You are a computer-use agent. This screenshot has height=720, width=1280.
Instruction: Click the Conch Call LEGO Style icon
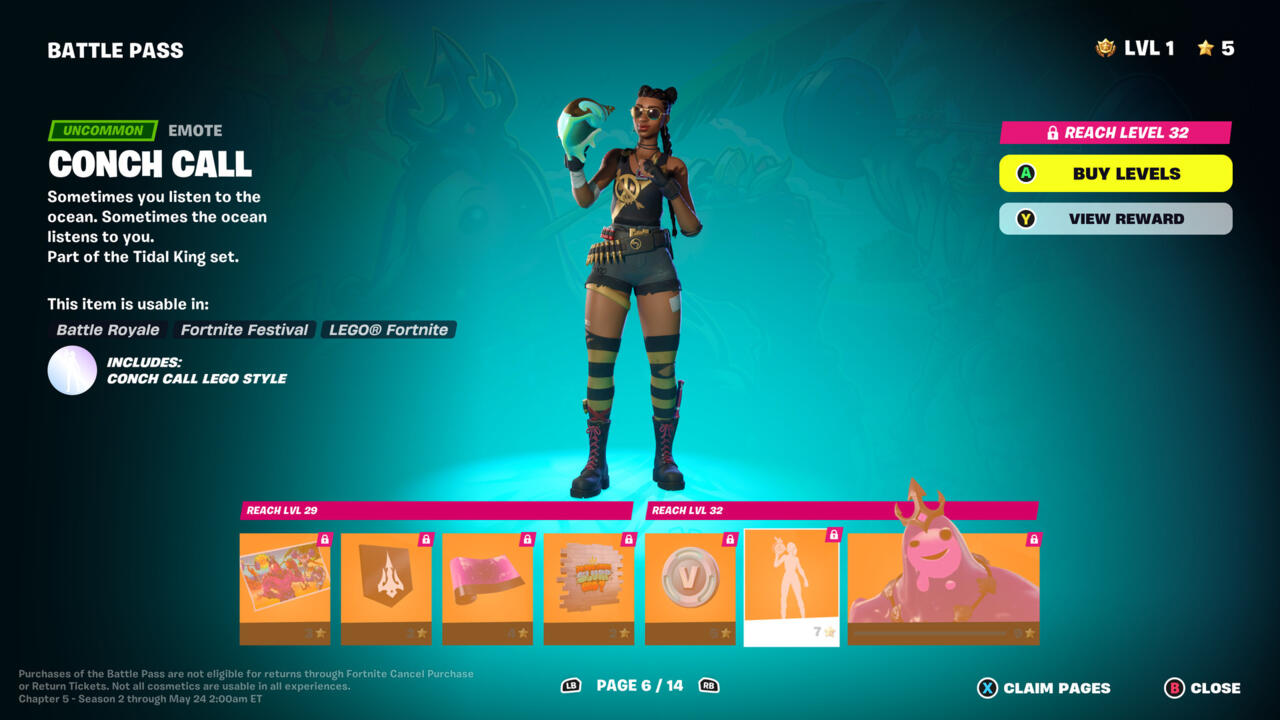point(72,370)
